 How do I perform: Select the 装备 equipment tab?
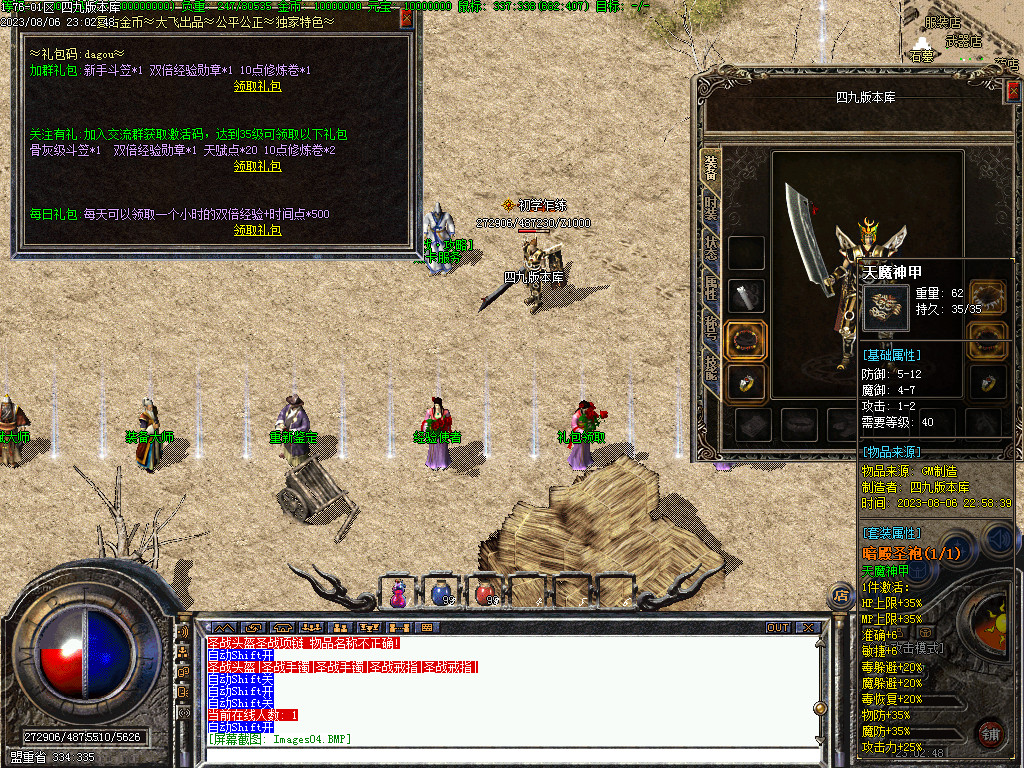pos(710,168)
